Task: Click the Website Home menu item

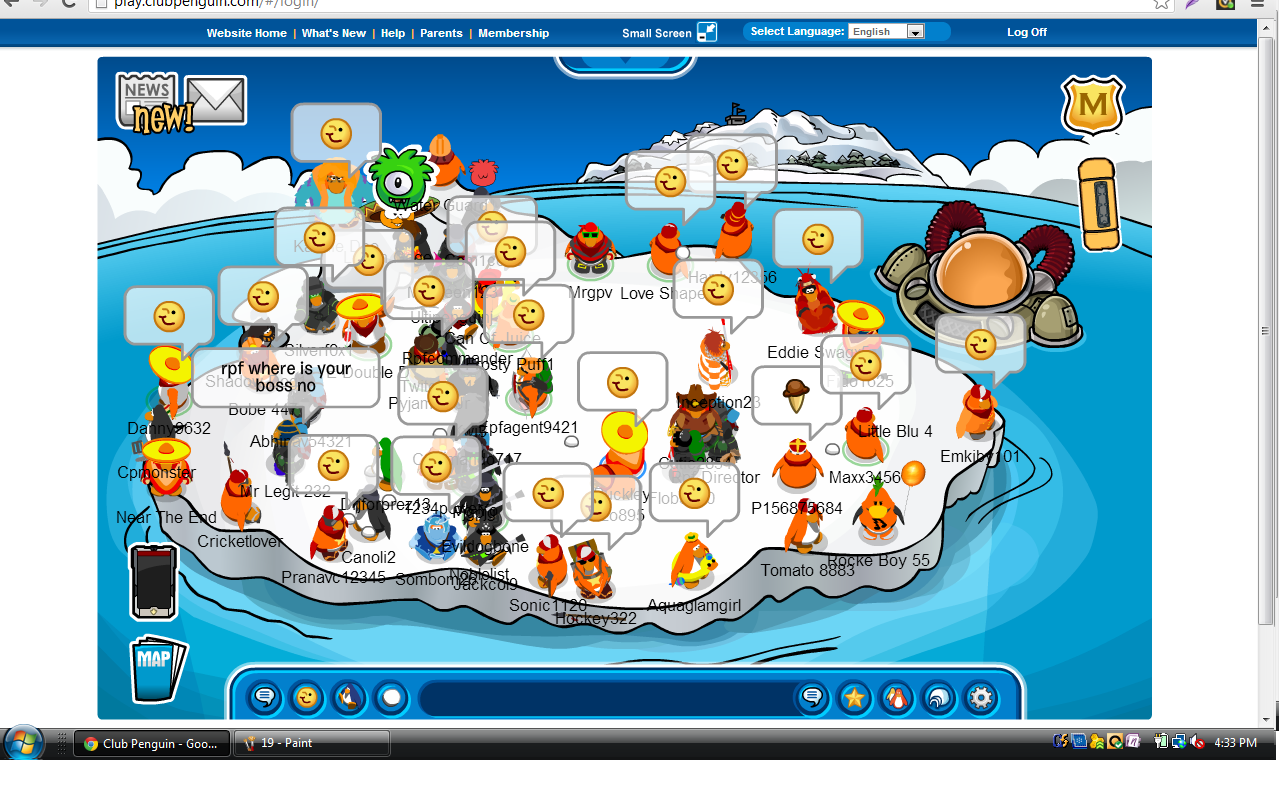Action: click(x=247, y=32)
